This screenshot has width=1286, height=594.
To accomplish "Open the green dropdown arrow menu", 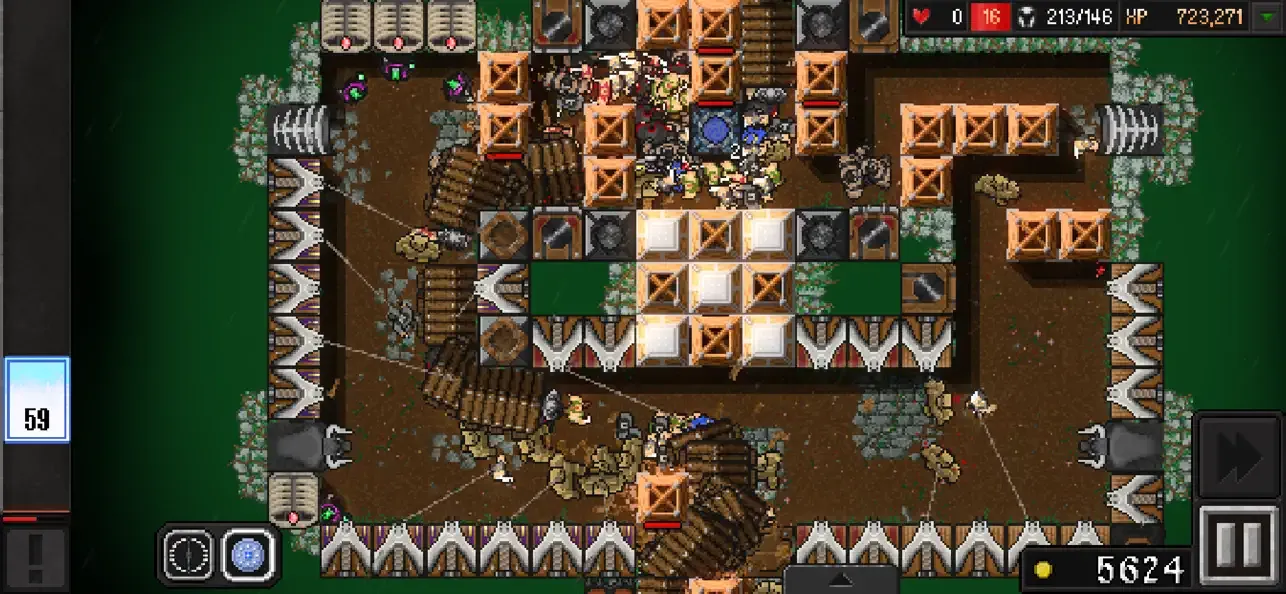I will (x=1267, y=17).
